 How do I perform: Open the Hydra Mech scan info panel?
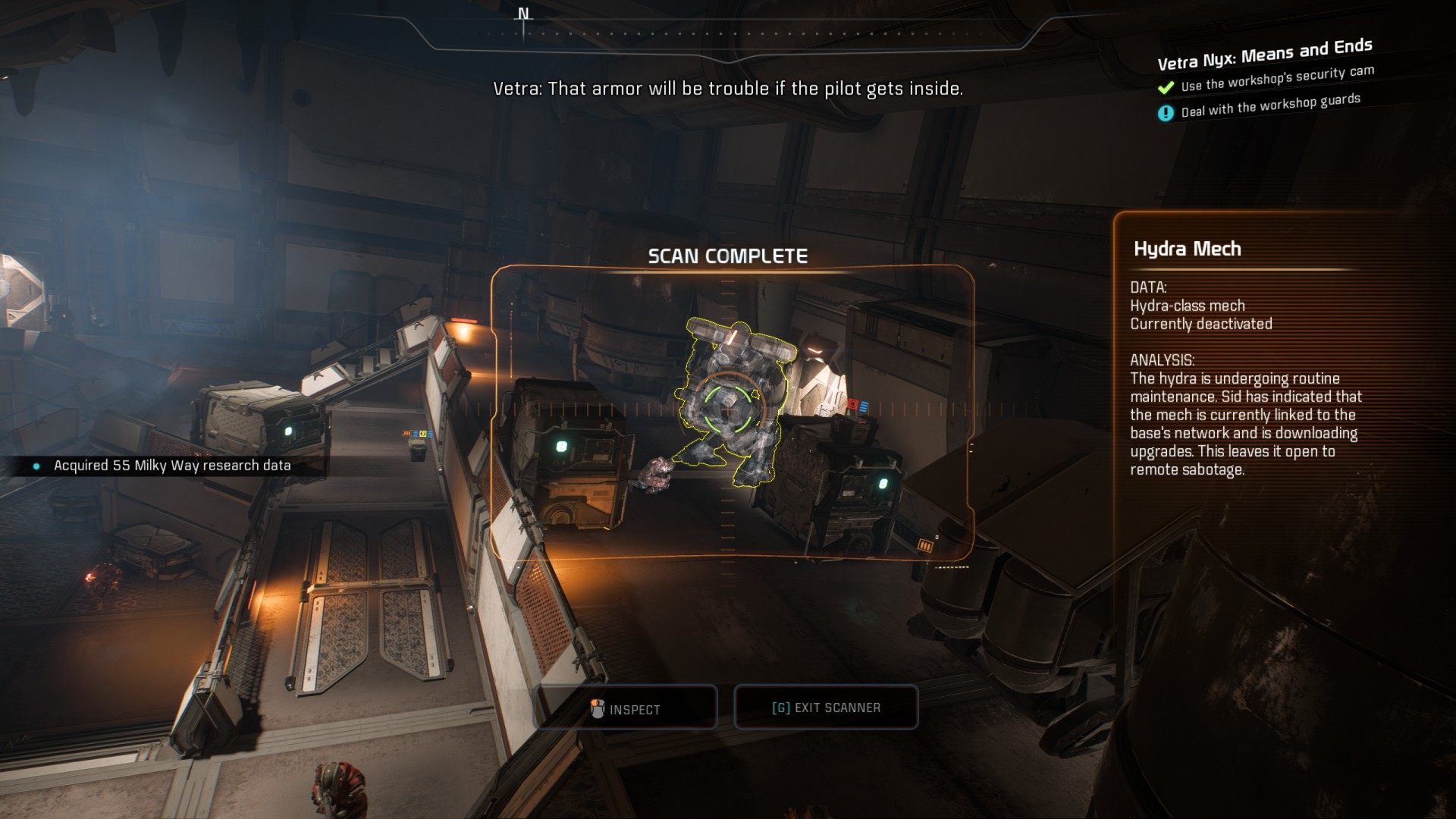(1187, 249)
